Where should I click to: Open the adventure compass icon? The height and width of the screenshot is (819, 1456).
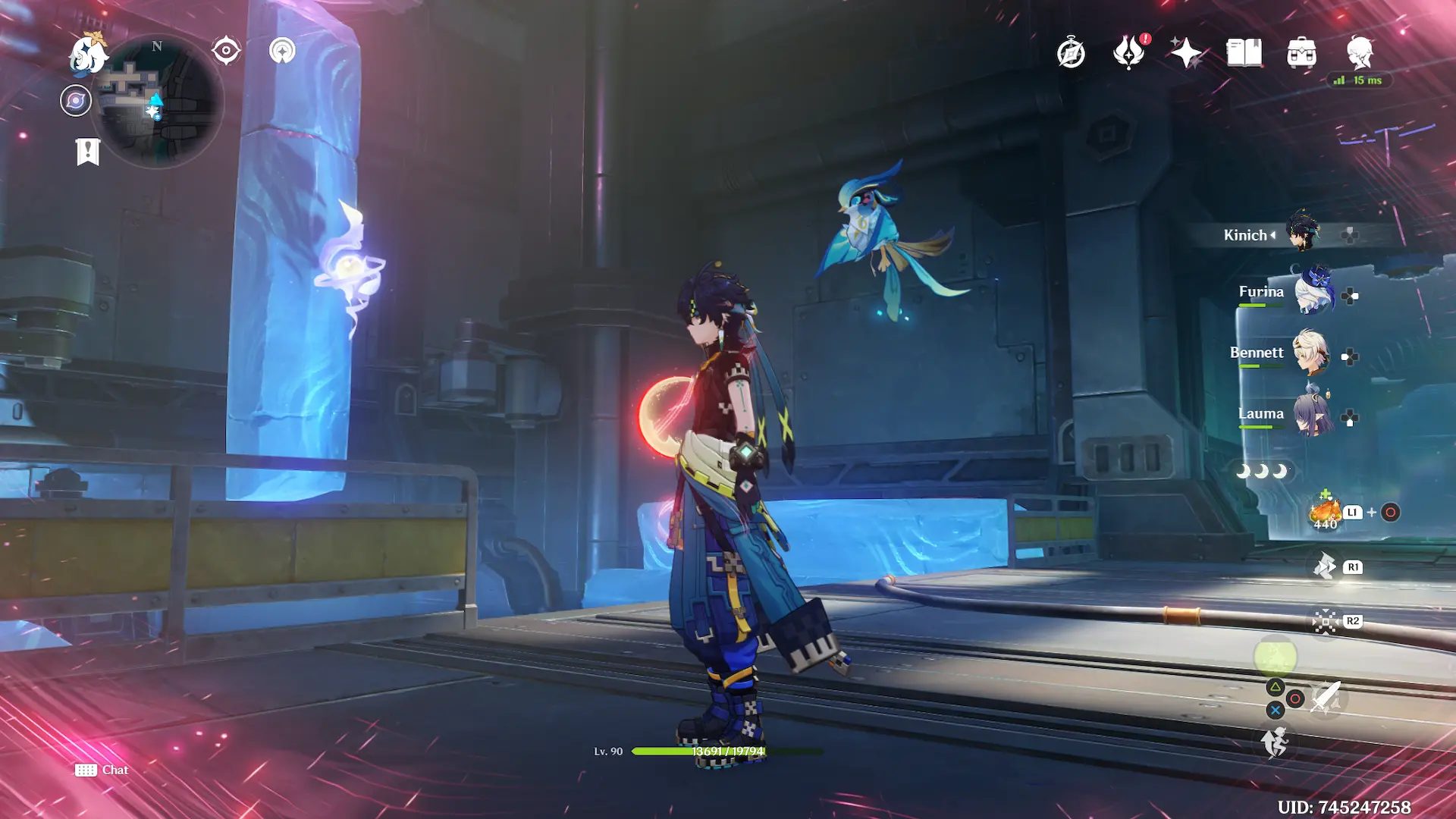click(1071, 53)
